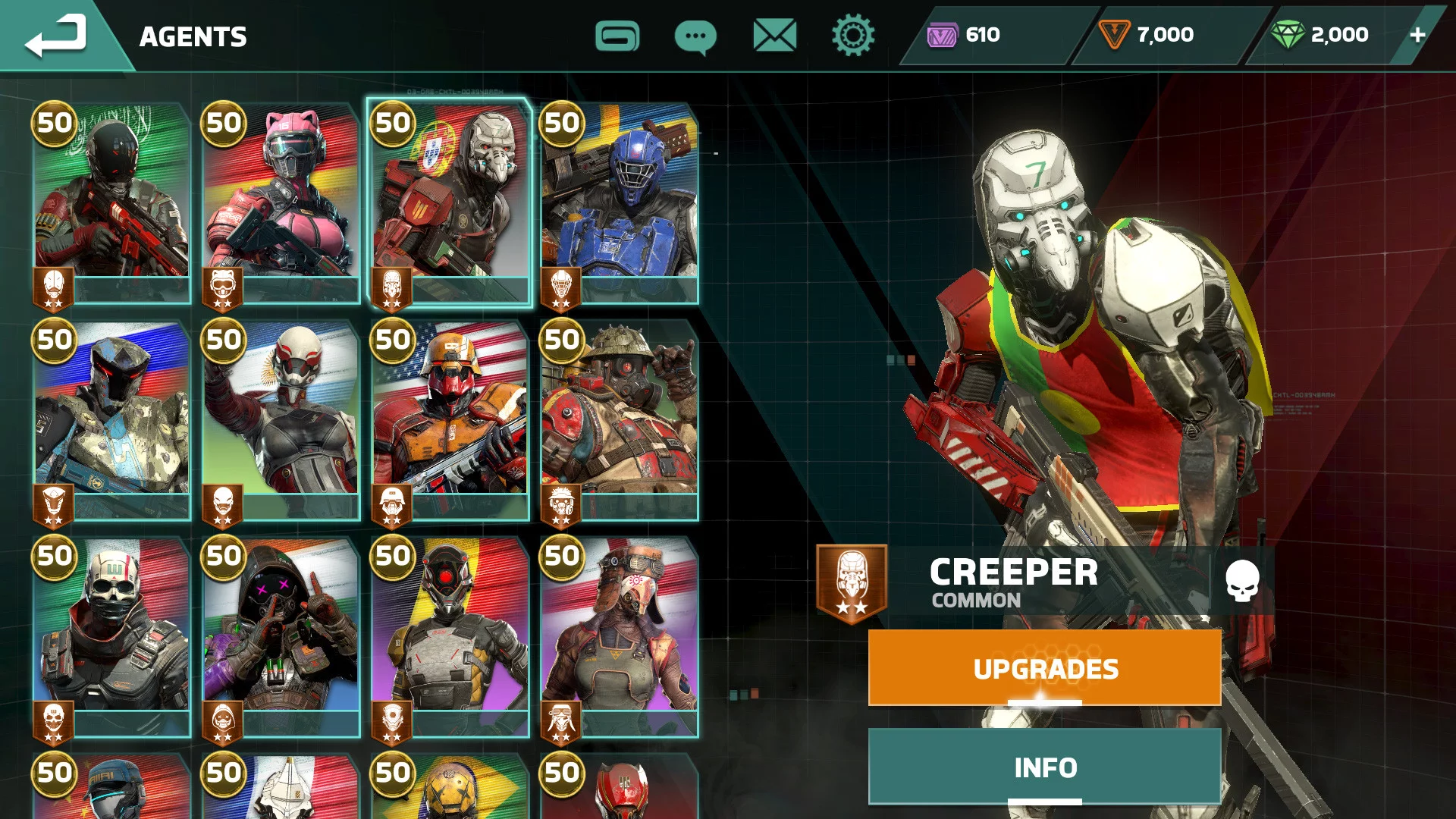Select the hooded agent with pink X eyes

click(281, 634)
